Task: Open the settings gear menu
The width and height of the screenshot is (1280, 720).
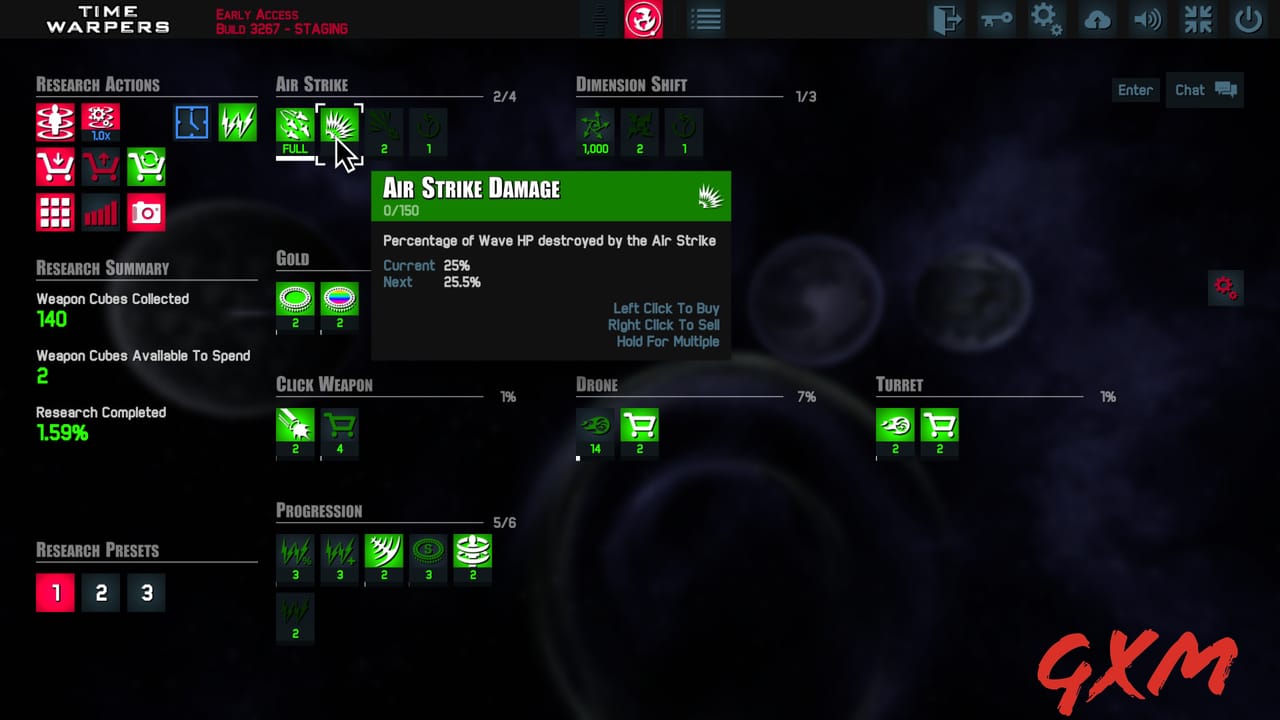Action: click(1046, 19)
